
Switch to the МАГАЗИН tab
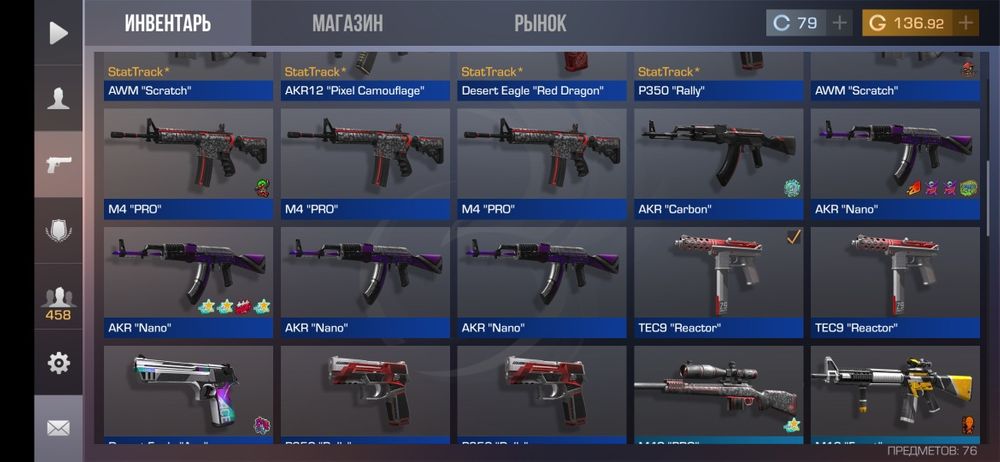(x=347, y=23)
